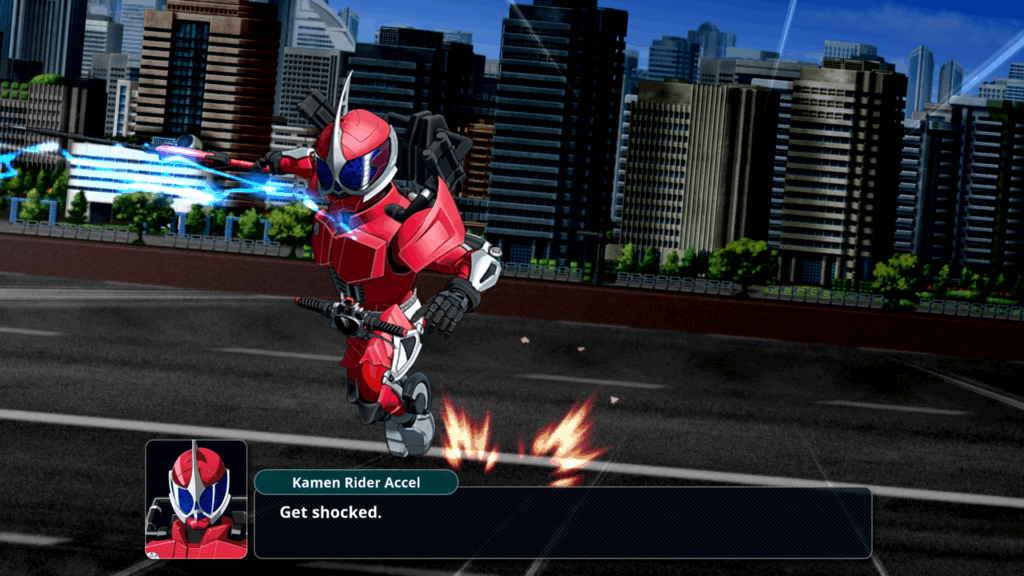Viewport: 1024px width, 576px height.
Task: Advance the "Get shocked." dialogue box
Action: click(x=562, y=522)
